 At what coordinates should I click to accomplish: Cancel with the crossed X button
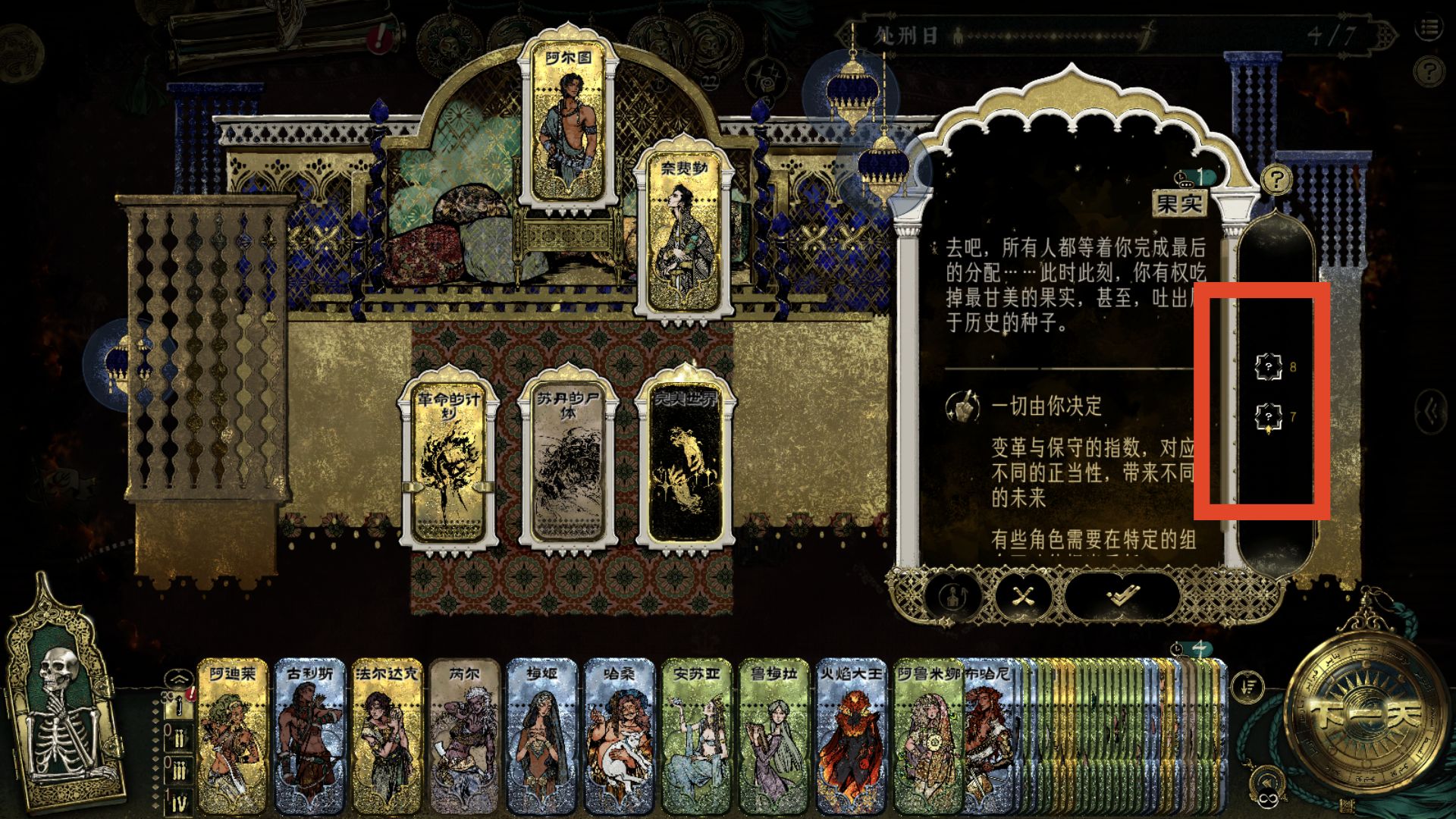point(1024,595)
